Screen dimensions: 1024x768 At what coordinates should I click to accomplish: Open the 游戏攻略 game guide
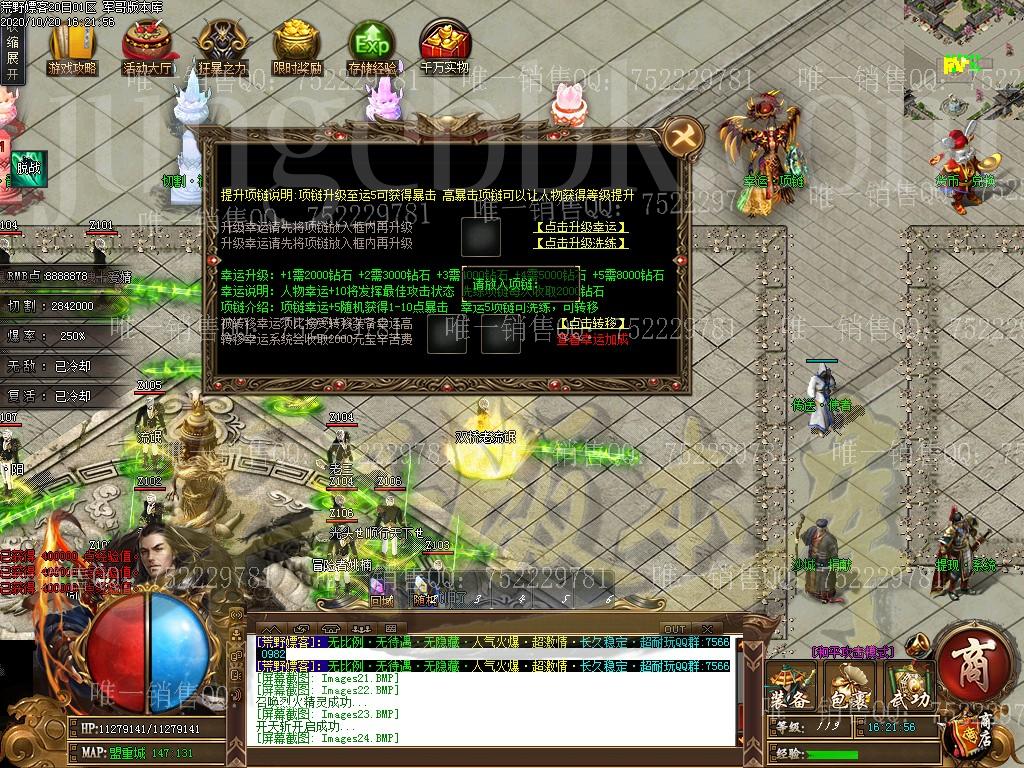[x=72, y=50]
